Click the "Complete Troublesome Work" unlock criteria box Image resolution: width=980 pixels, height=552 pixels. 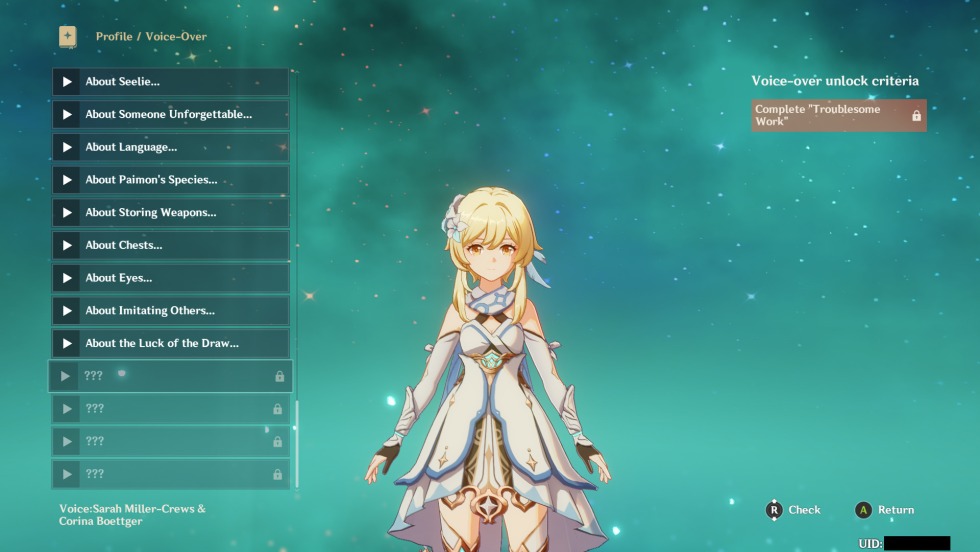[838, 115]
